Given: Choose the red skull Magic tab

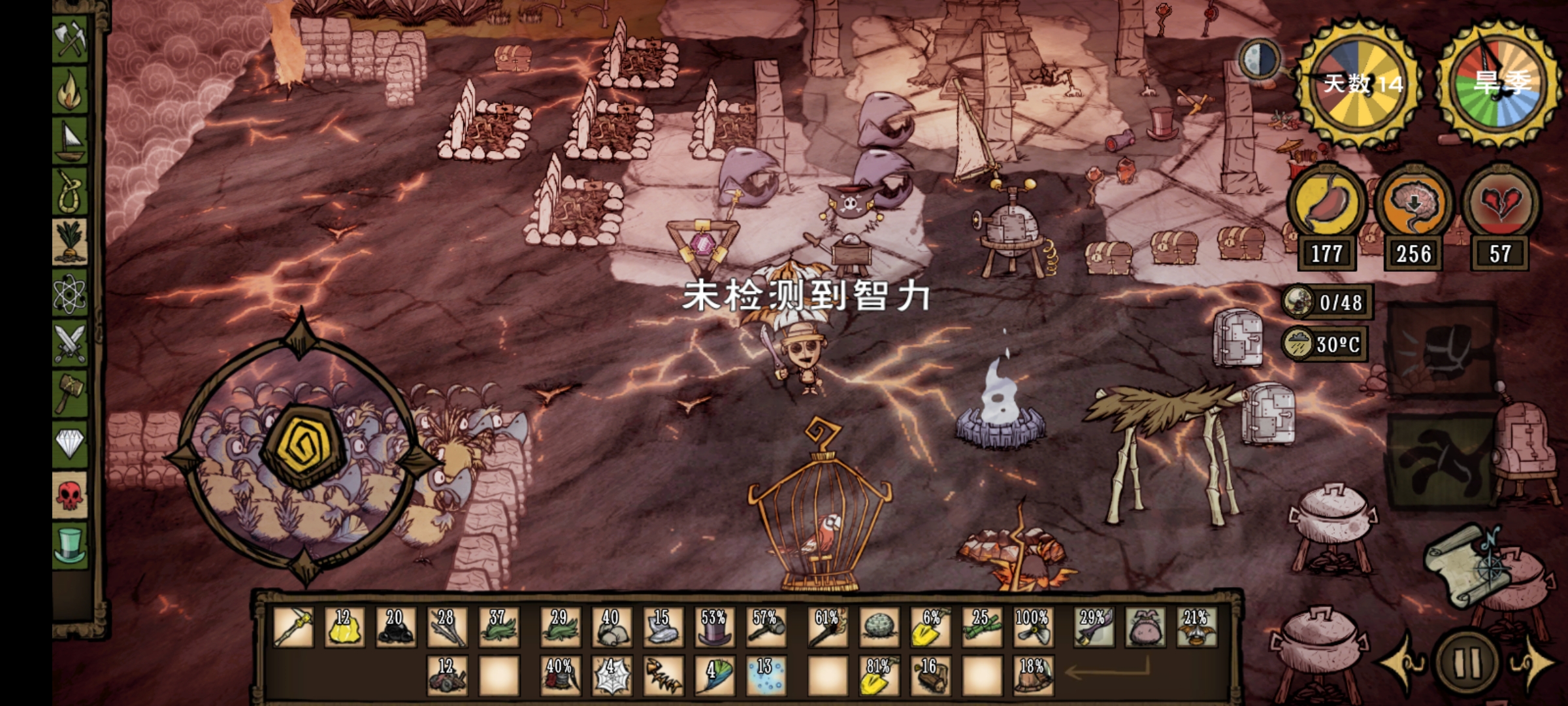Looking at the screenshot, I should (x=71, y=495).
